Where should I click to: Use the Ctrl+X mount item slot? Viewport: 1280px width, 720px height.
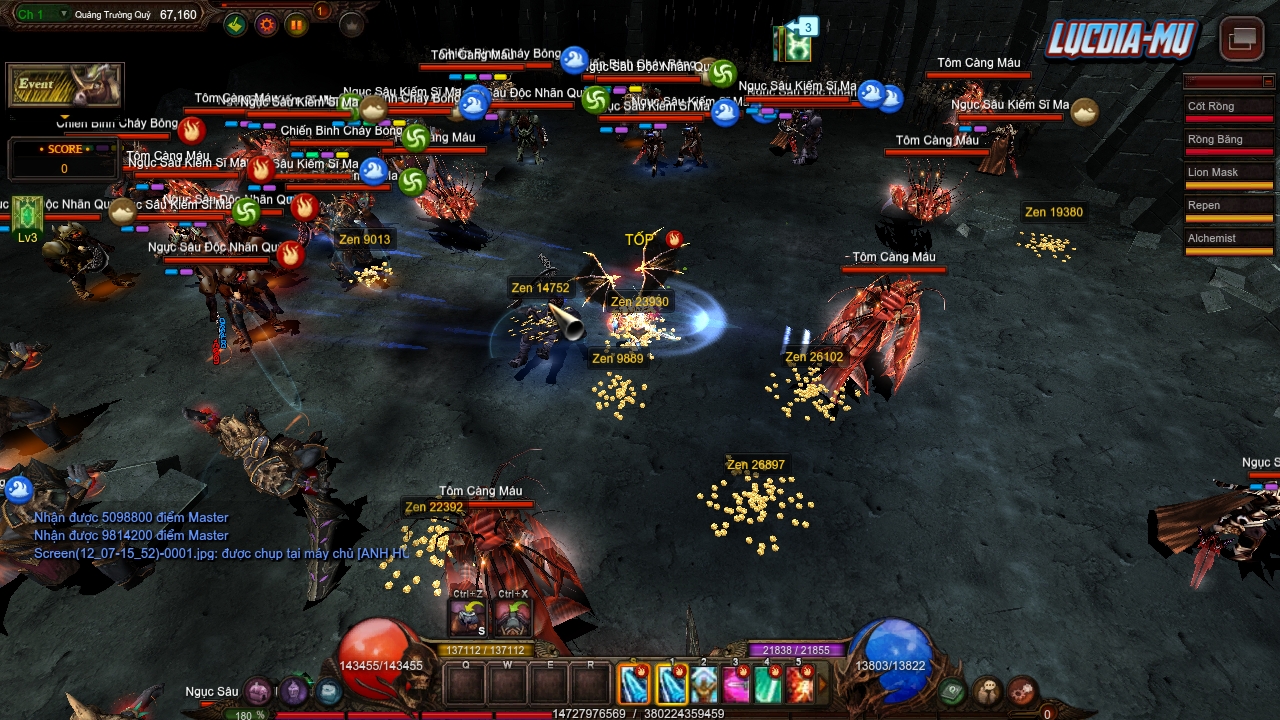(x=512, y=619)
